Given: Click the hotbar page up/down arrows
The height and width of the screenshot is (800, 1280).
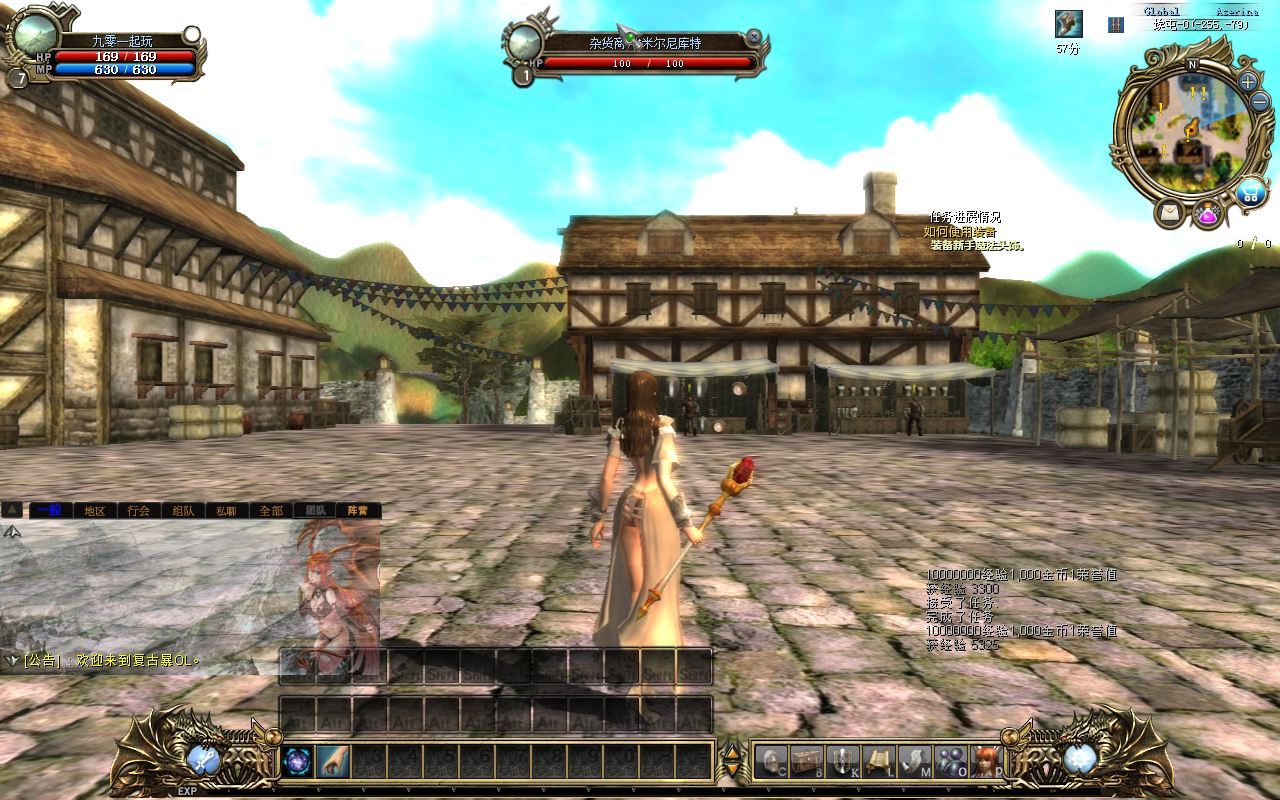Looking at the screenshot, I should coord(732,762).
